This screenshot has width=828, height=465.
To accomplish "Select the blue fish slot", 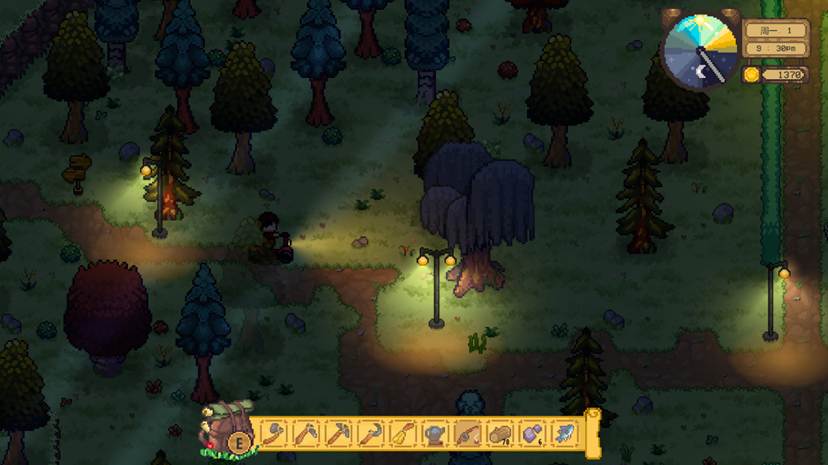I will click(x=565, y=434).
